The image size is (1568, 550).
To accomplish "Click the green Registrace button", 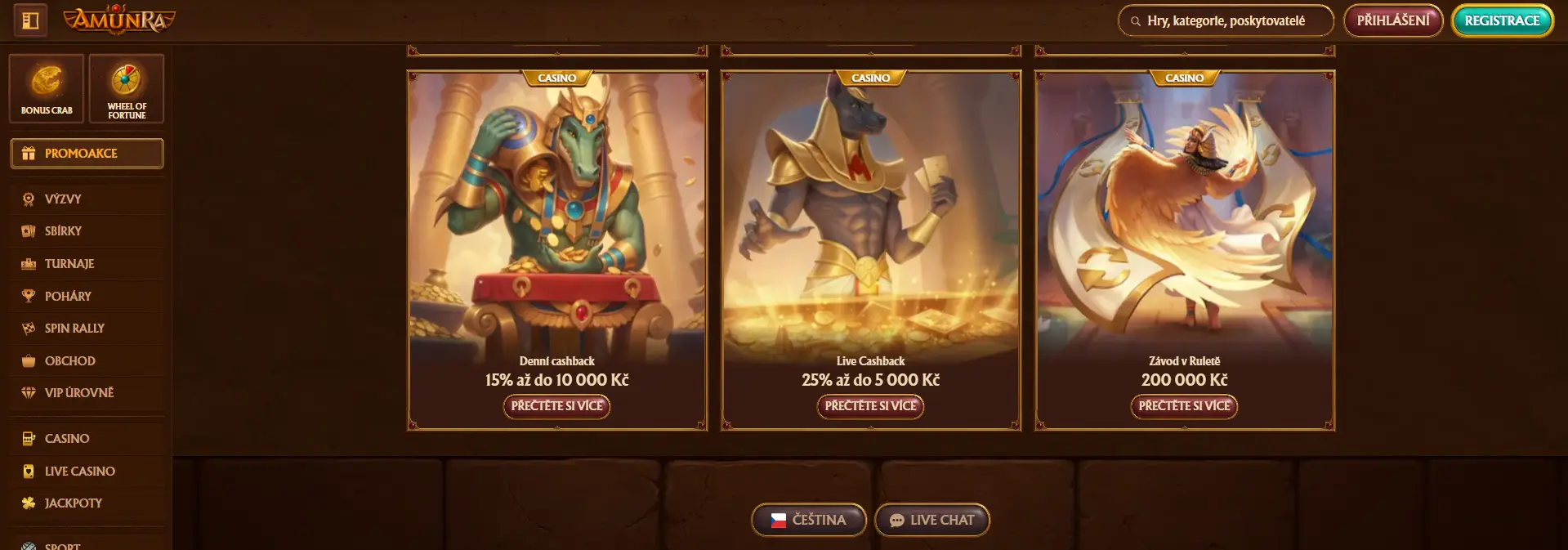I will 1502,21.
